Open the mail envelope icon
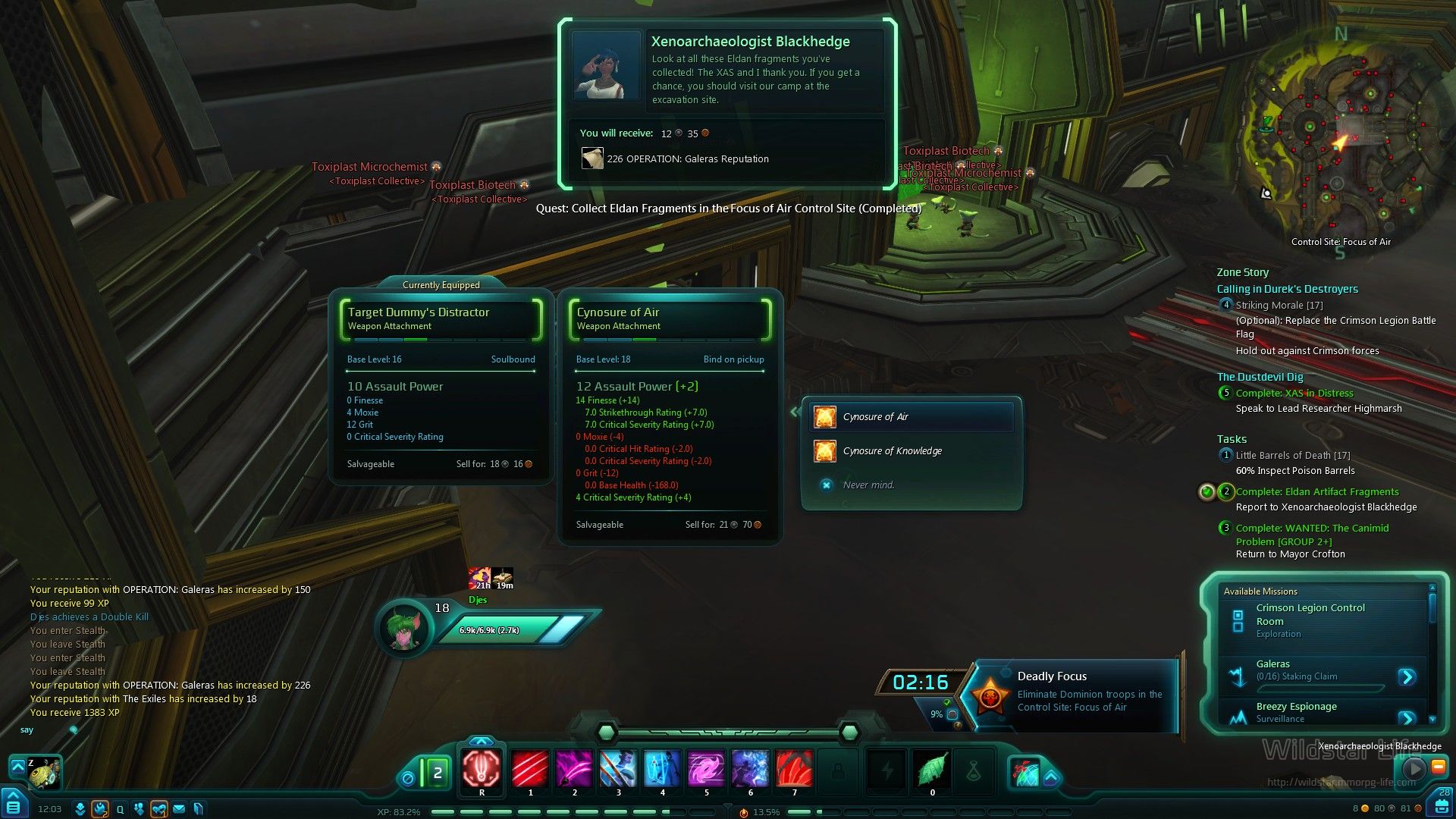 click(179, 809)
